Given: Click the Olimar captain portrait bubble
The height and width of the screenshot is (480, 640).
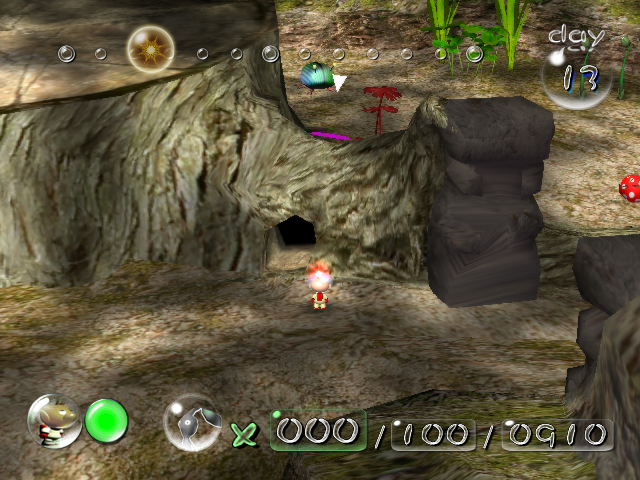Looking at the screenshot, I should click(x=54, y=421).
